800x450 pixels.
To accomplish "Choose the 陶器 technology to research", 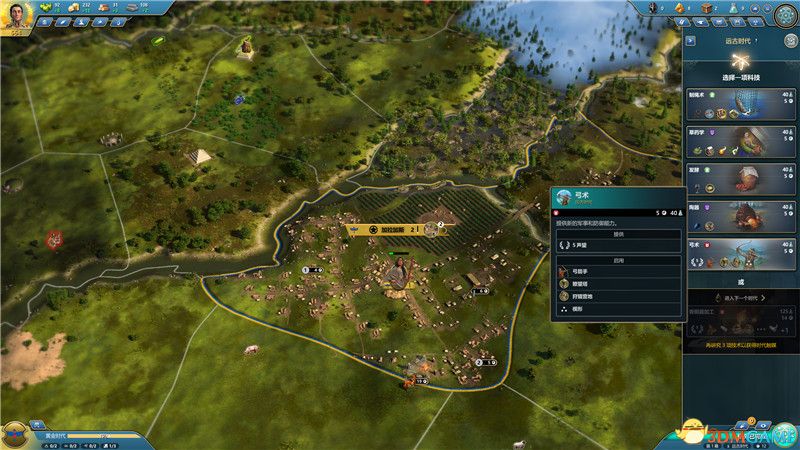I will 739,214.
